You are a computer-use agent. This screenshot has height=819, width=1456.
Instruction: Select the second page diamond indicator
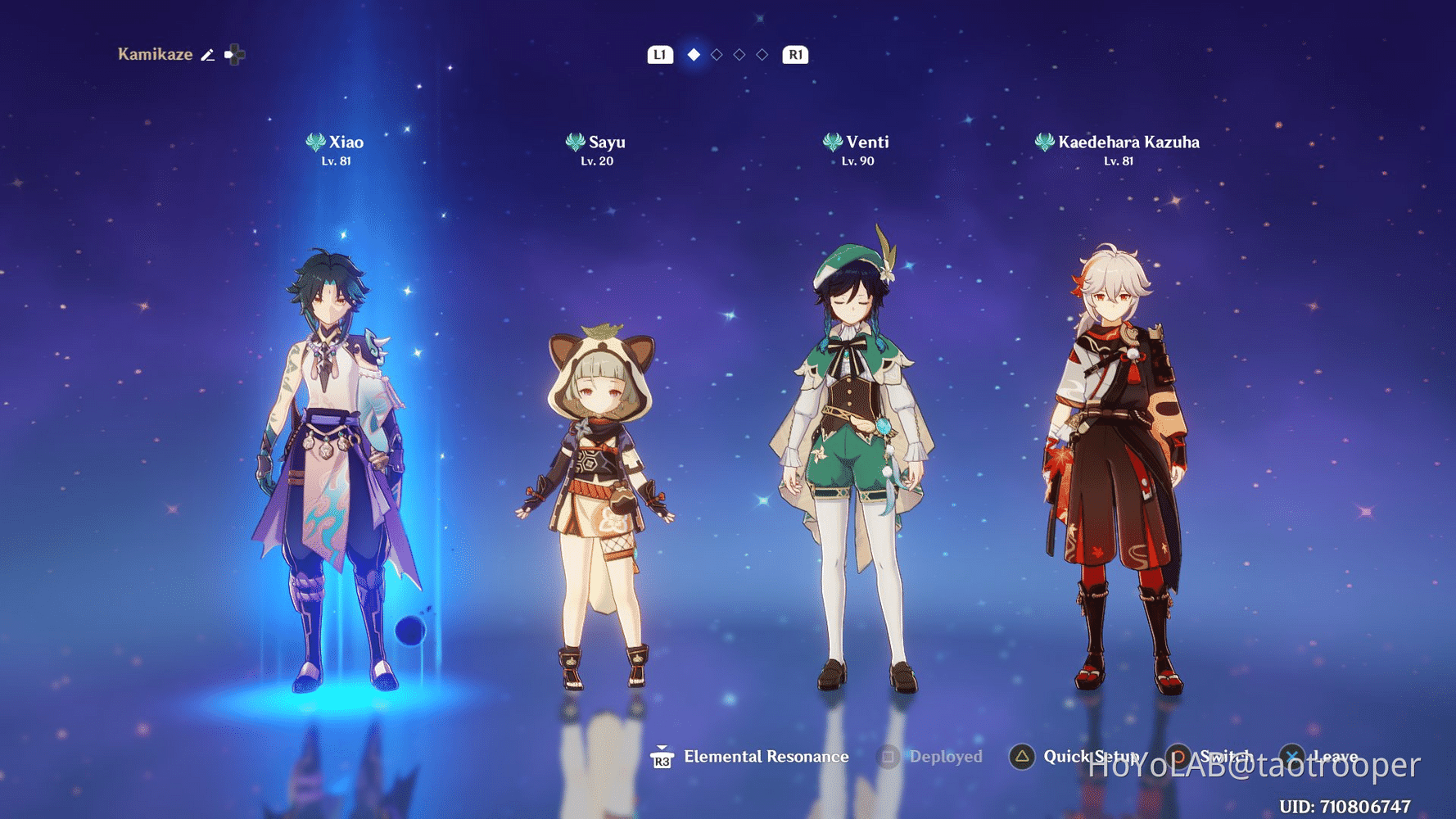coord(716,54)
